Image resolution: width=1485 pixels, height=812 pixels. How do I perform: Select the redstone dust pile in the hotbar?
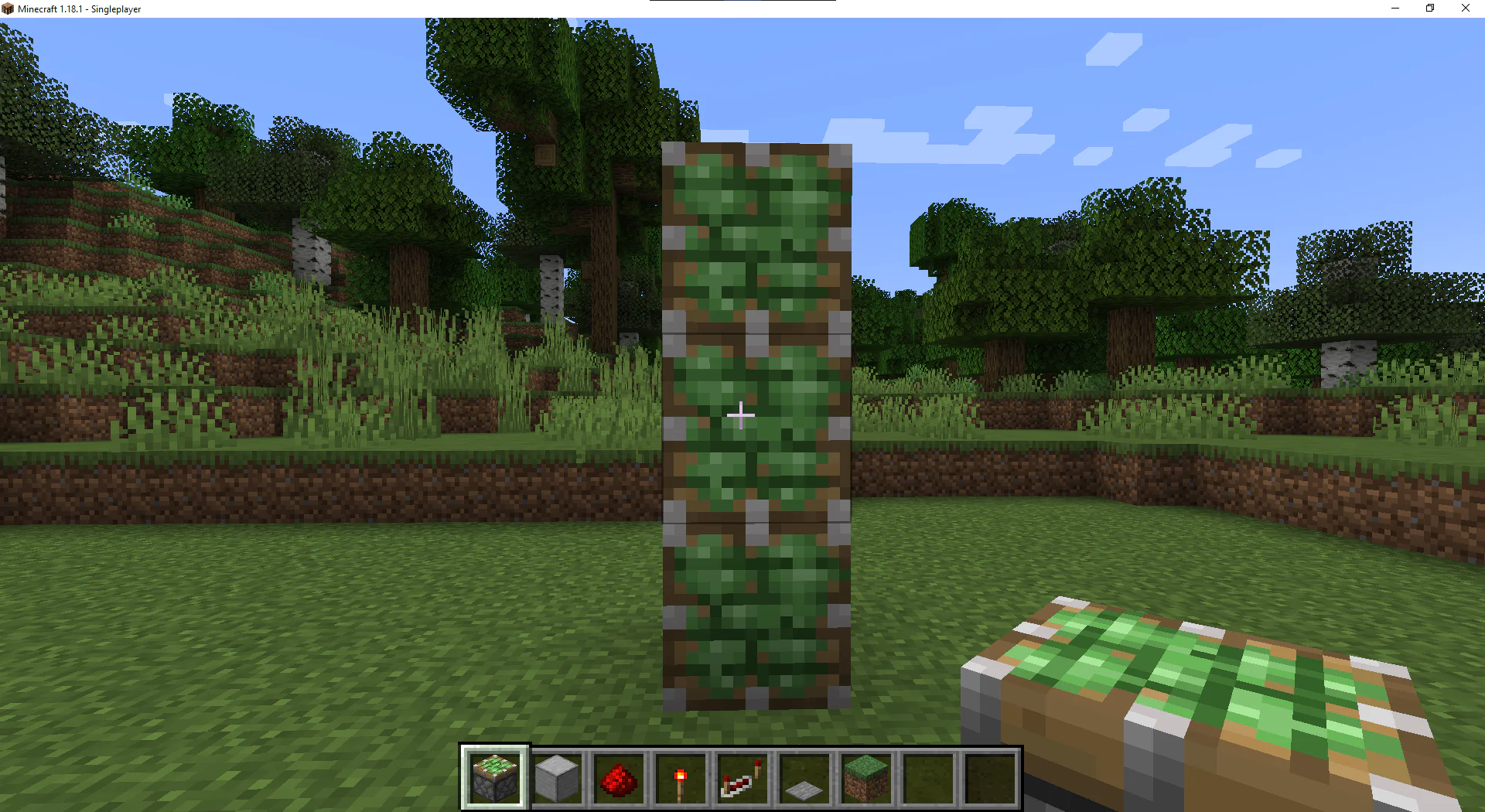coord(619,777)
